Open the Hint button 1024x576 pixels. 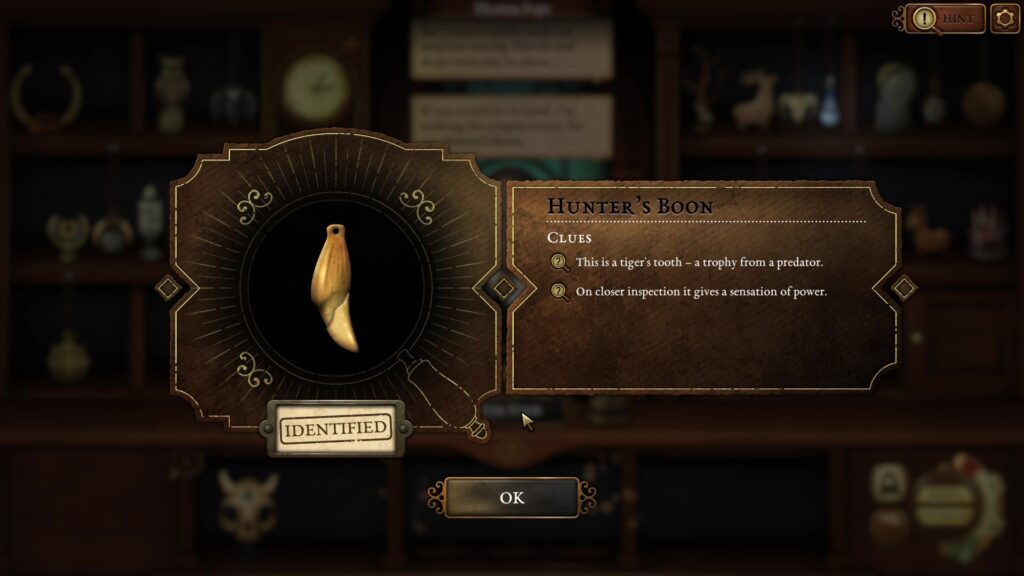tap(945, 18)
